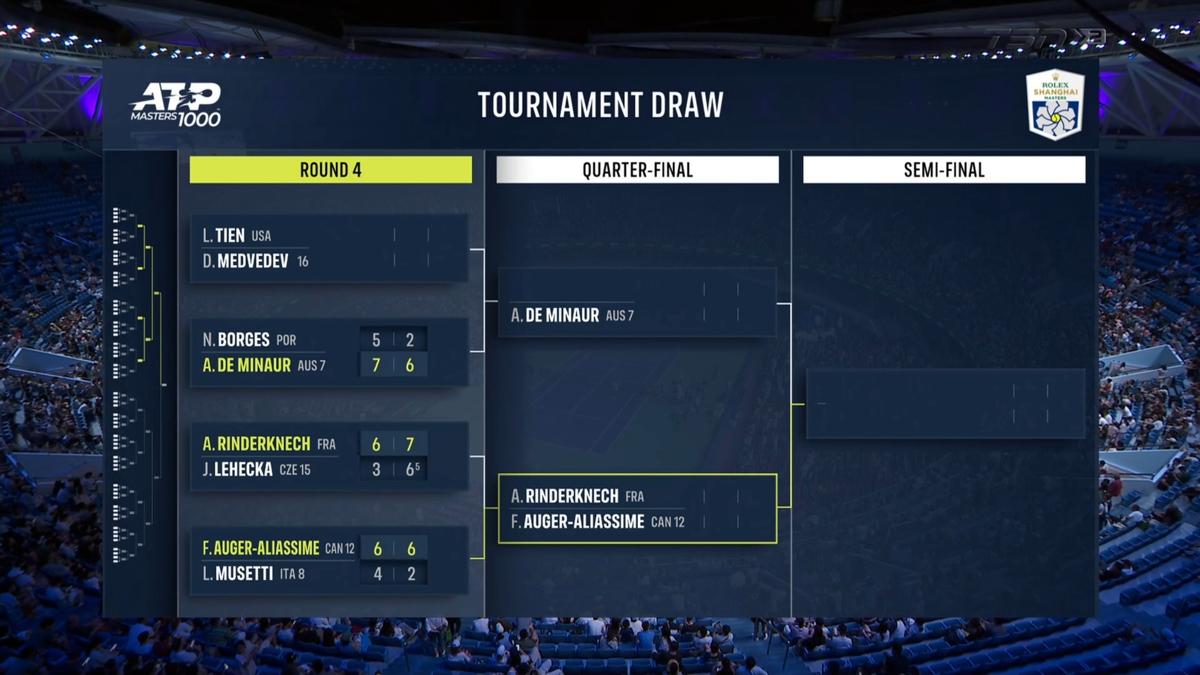This screenshot has height=675, width=1200.
Task: Open the Rinderknech vs Lehecka Round 4 match
Action: [329, 456]
